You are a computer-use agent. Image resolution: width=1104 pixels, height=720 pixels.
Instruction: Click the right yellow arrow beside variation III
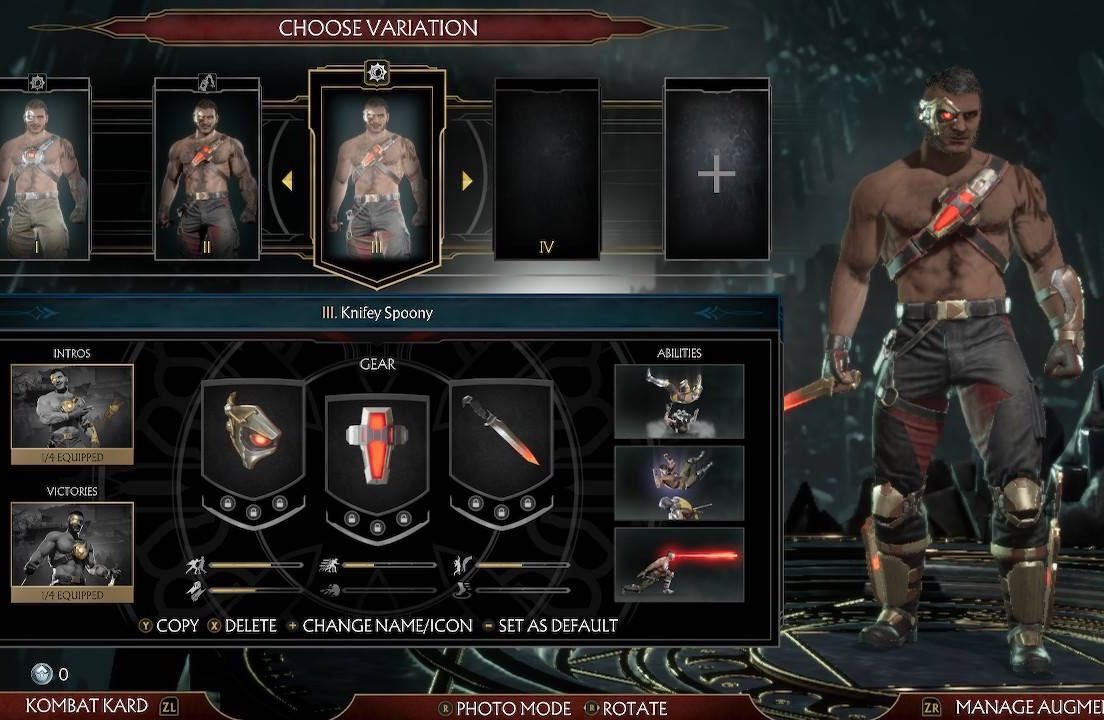tap(467, 181)
